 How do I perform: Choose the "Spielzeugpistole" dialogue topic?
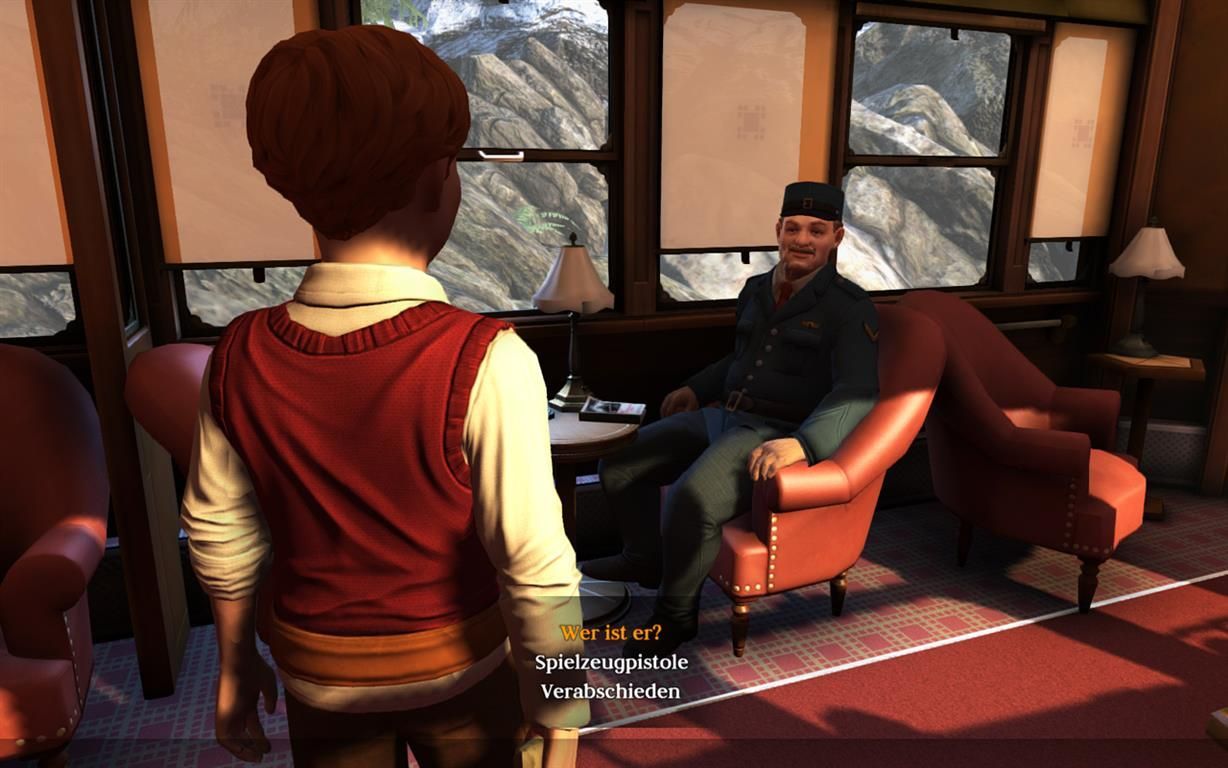pyautogui.click(x=610, y=662)
